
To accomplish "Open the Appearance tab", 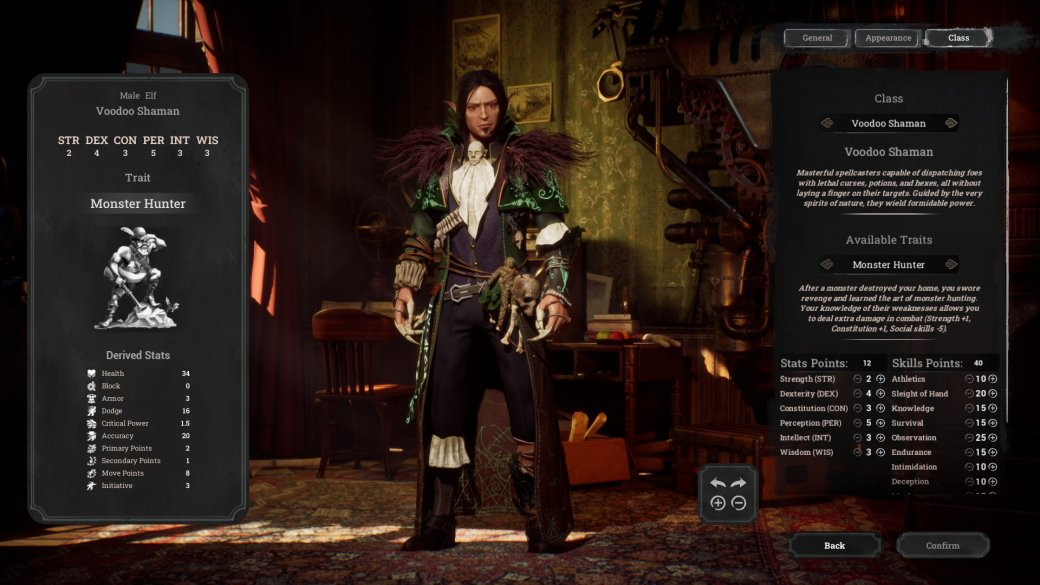I will (888, 38).
